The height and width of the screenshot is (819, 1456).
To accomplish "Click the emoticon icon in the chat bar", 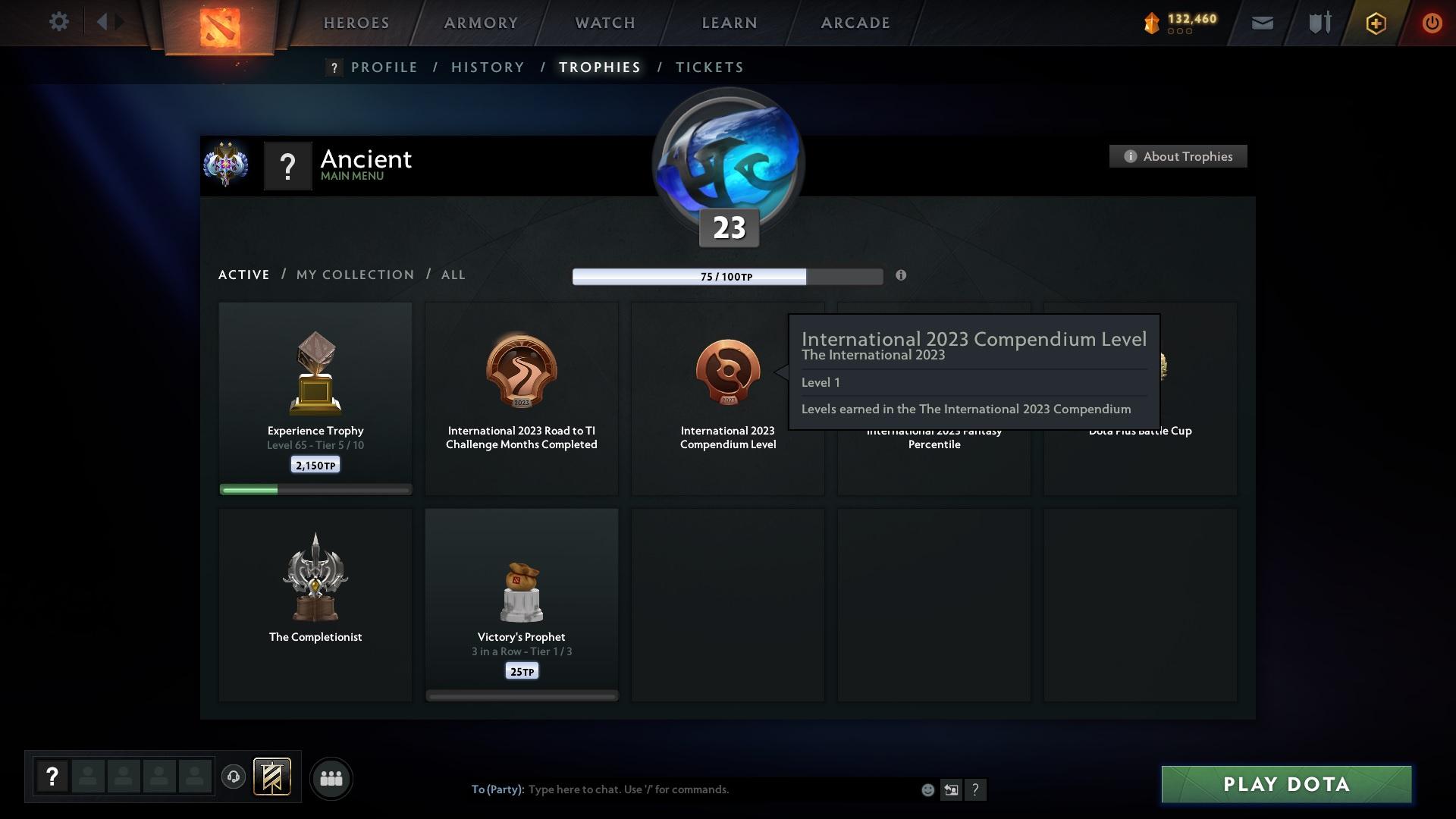I will click(x=927, y=789).
